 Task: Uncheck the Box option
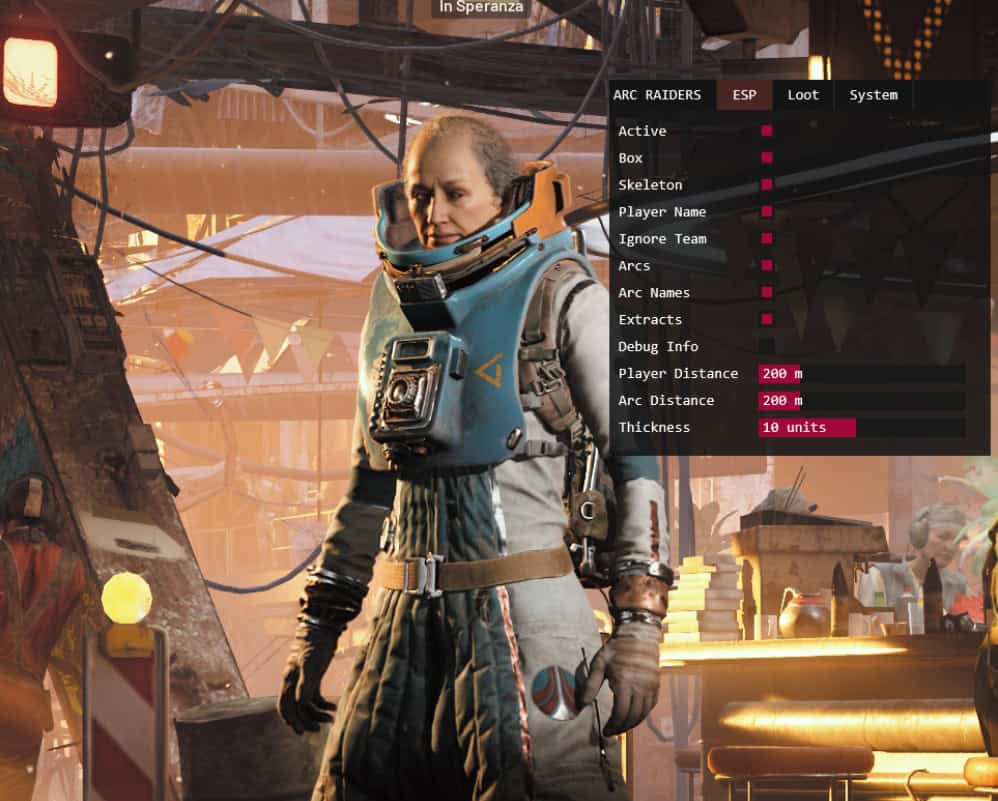tap(767, 158)
